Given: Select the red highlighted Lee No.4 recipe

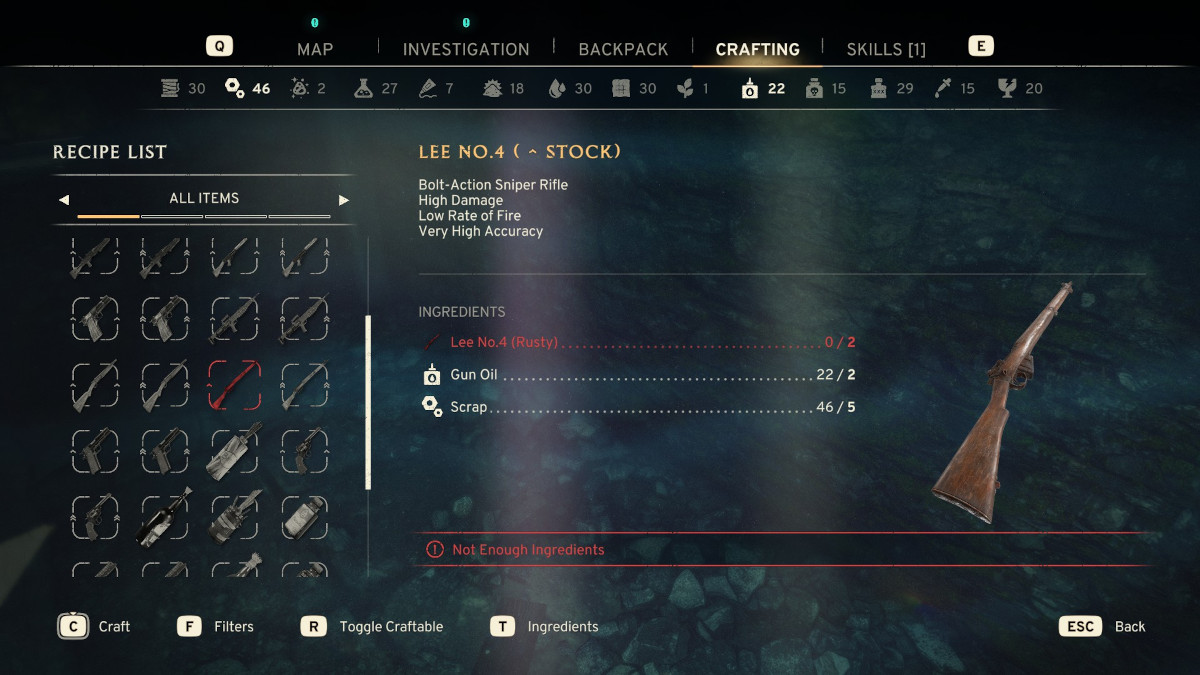Looking at the screenshot, I should [234, 385].
